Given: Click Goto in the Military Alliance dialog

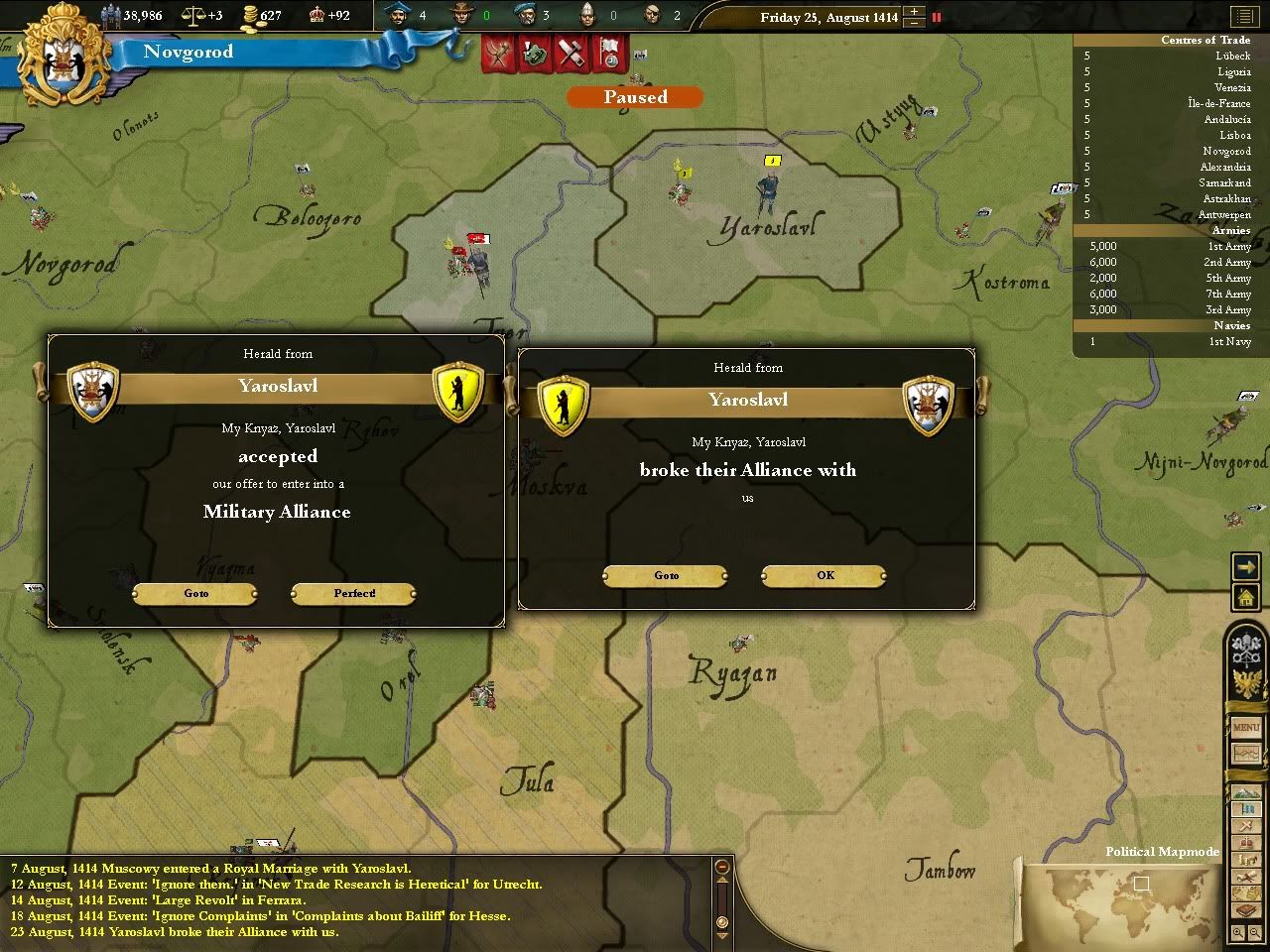Looking at the screenshot, I should click(x=196, y=594).
